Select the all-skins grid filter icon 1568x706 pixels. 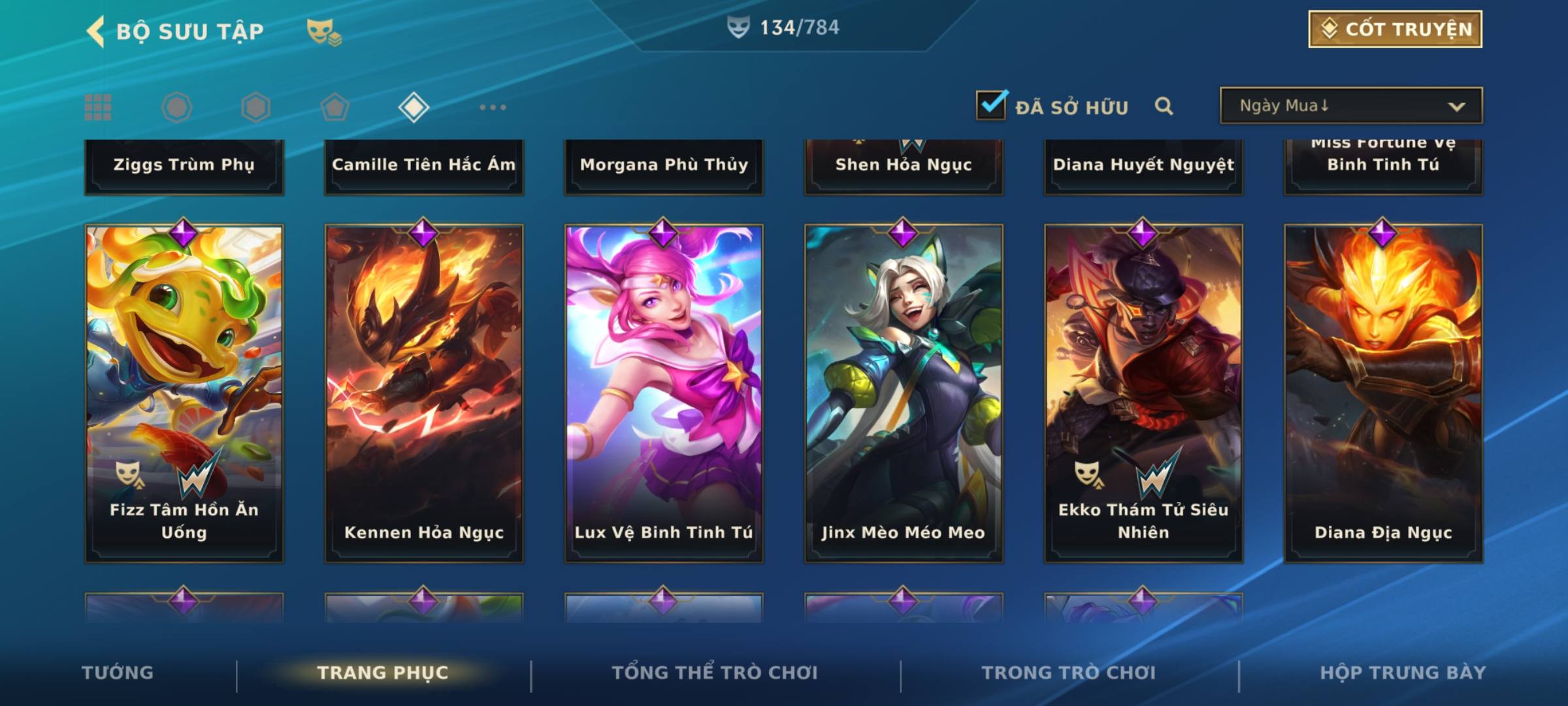[x=98, y=107]
